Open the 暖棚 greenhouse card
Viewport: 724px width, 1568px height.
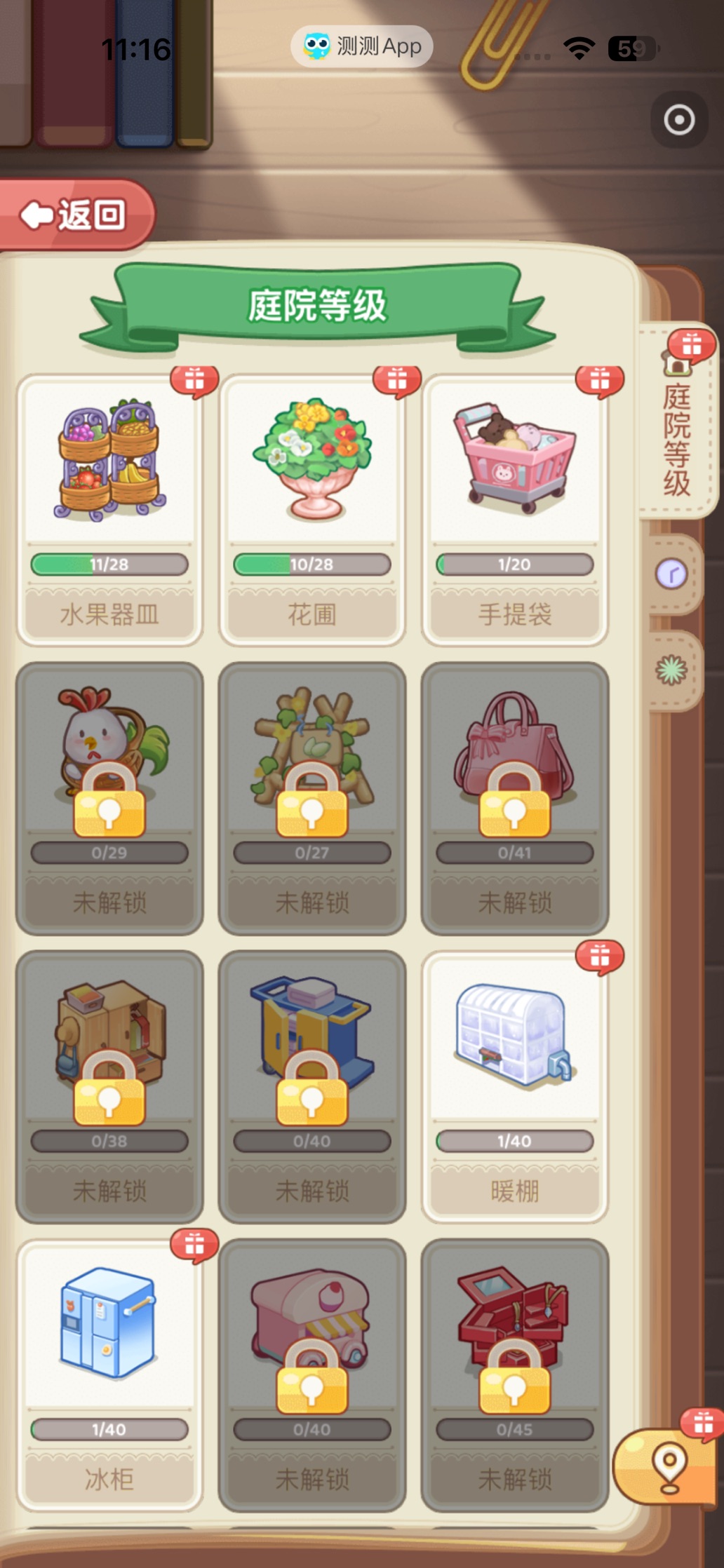[x=515, y=1086]
